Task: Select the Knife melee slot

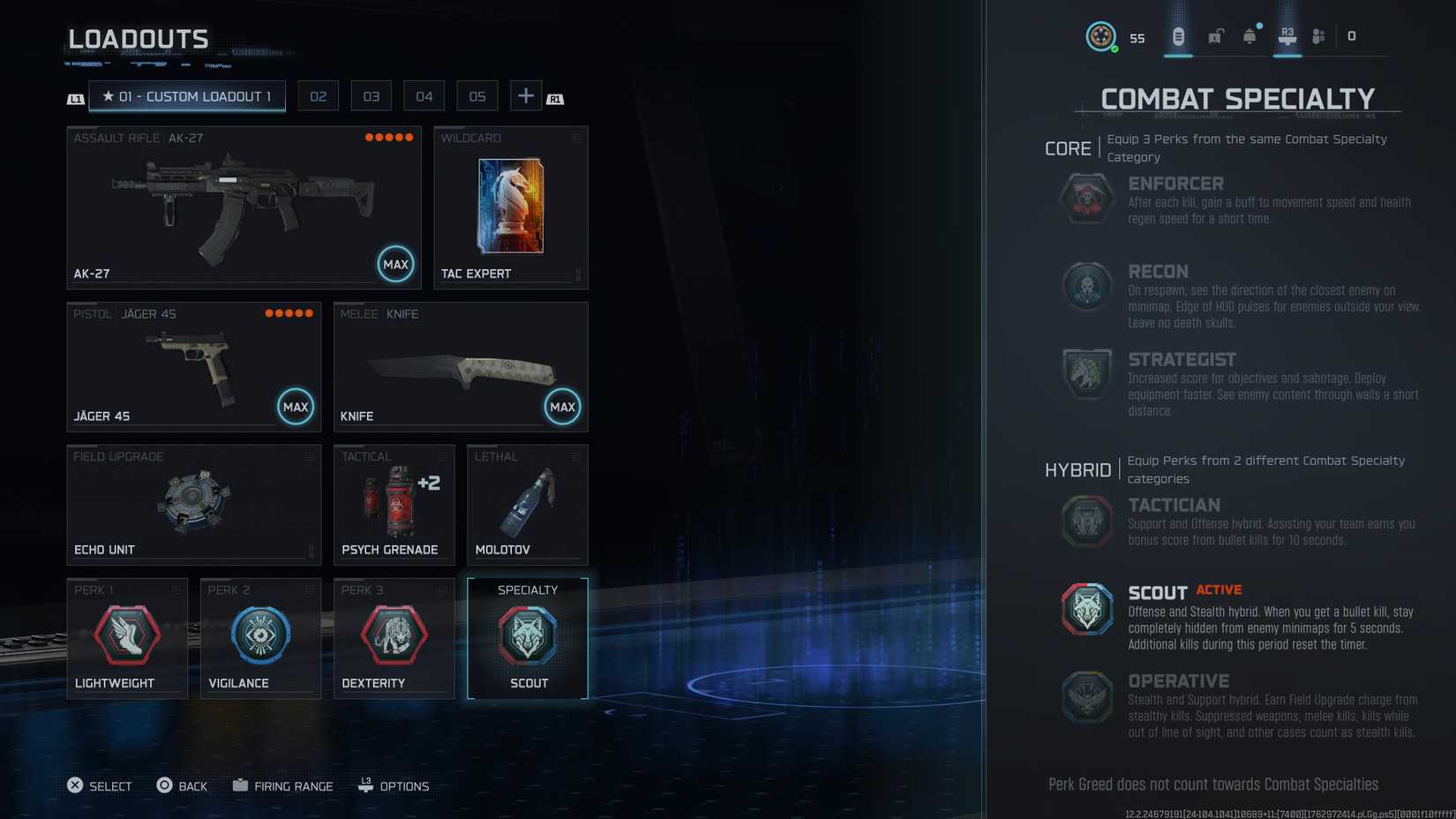Action: [461, 367]
